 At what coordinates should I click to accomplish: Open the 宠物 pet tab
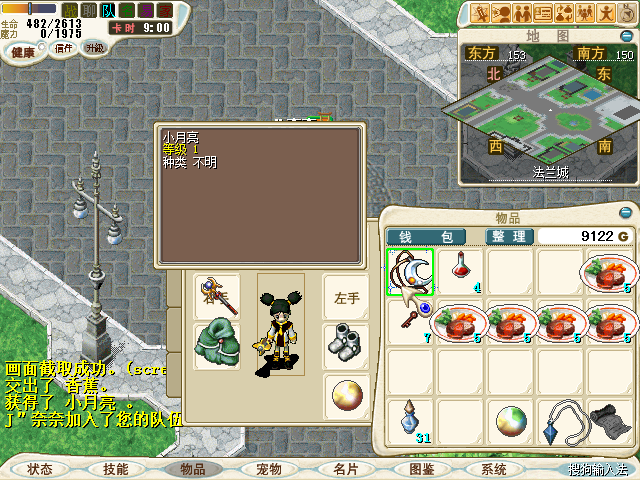click(268, 468)
